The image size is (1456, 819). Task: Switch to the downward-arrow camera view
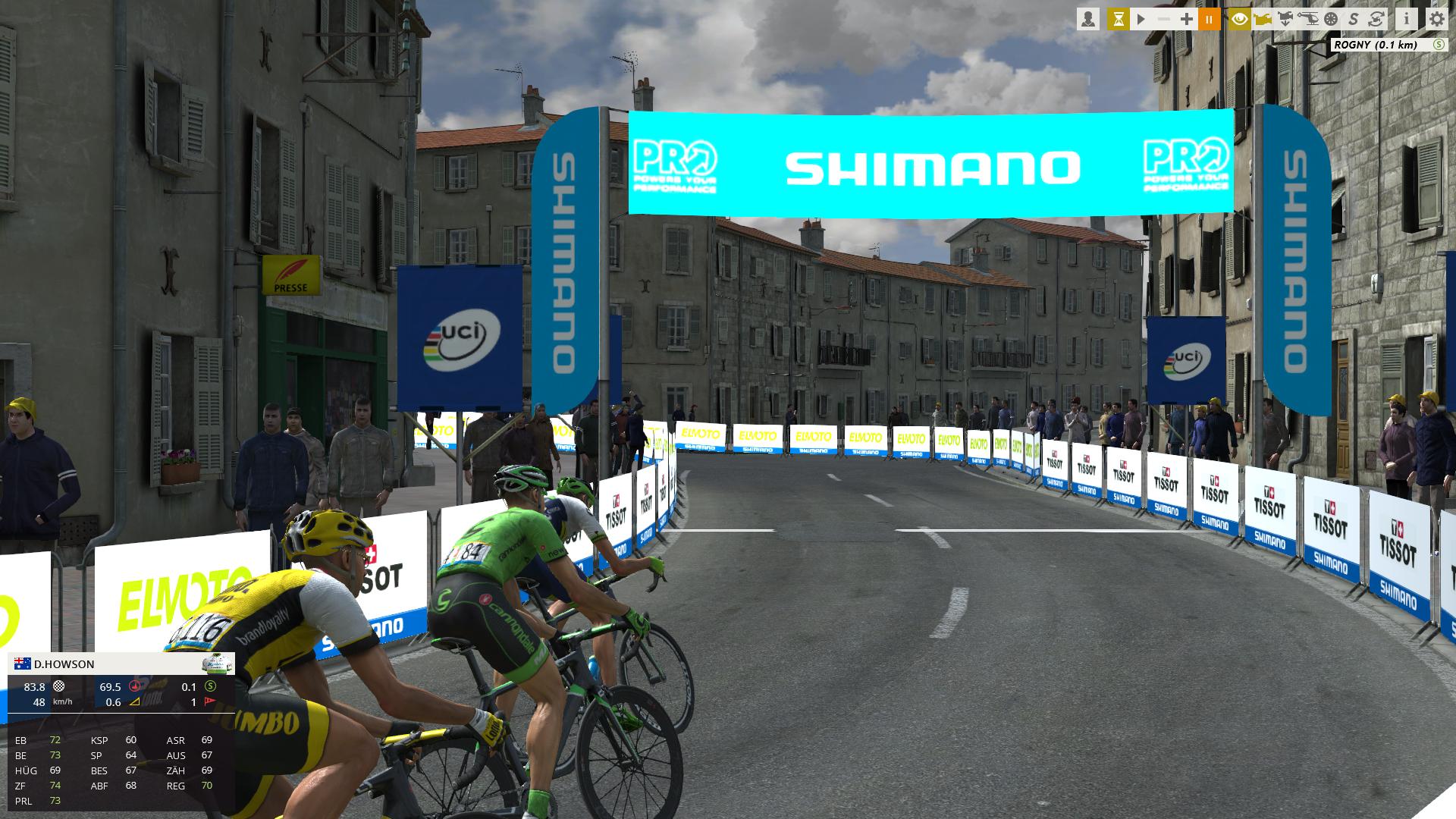[x=1285, y=19]
